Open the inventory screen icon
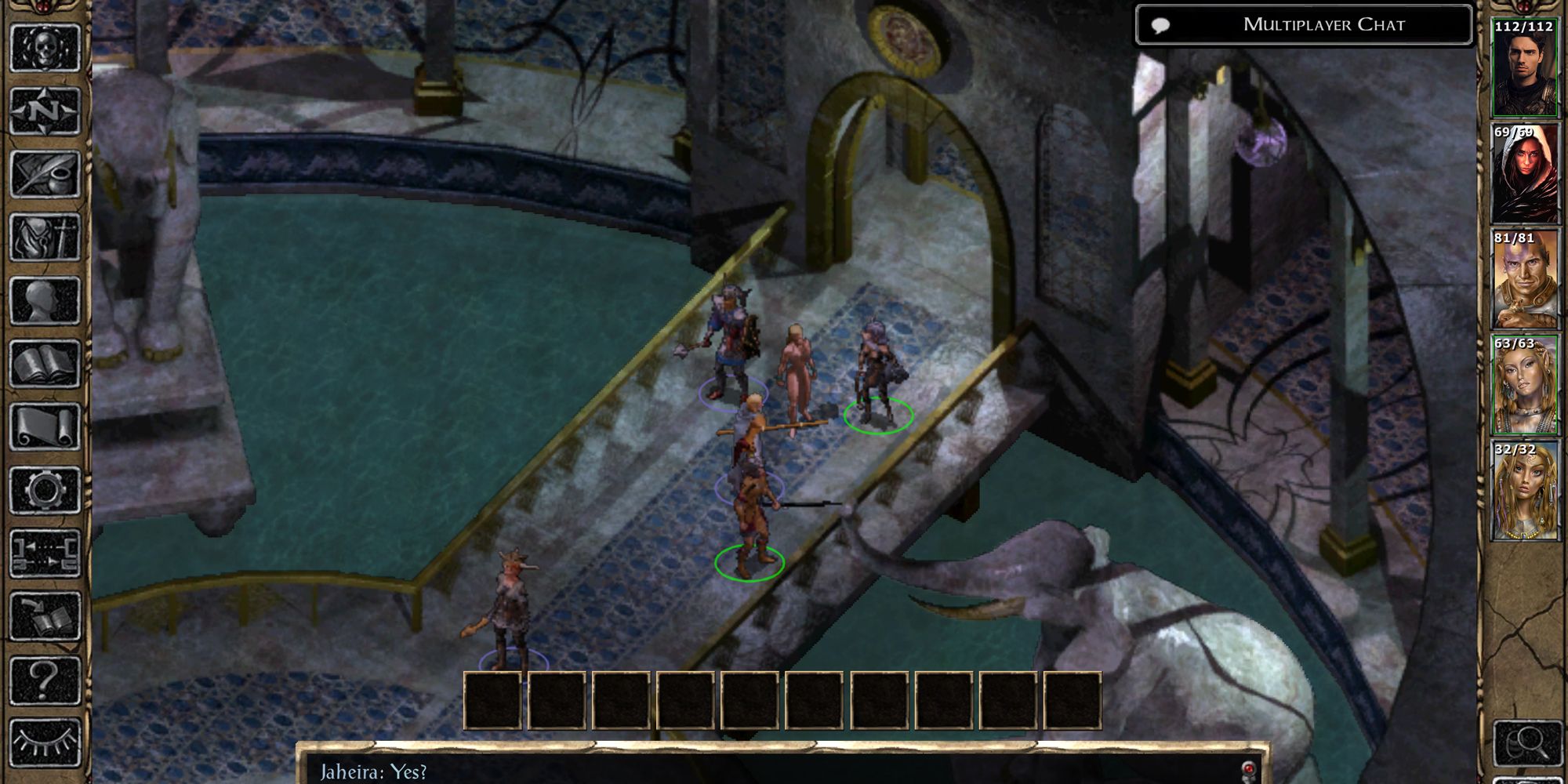The height and width of the screenshot is (784, 1568). [45, 237]
